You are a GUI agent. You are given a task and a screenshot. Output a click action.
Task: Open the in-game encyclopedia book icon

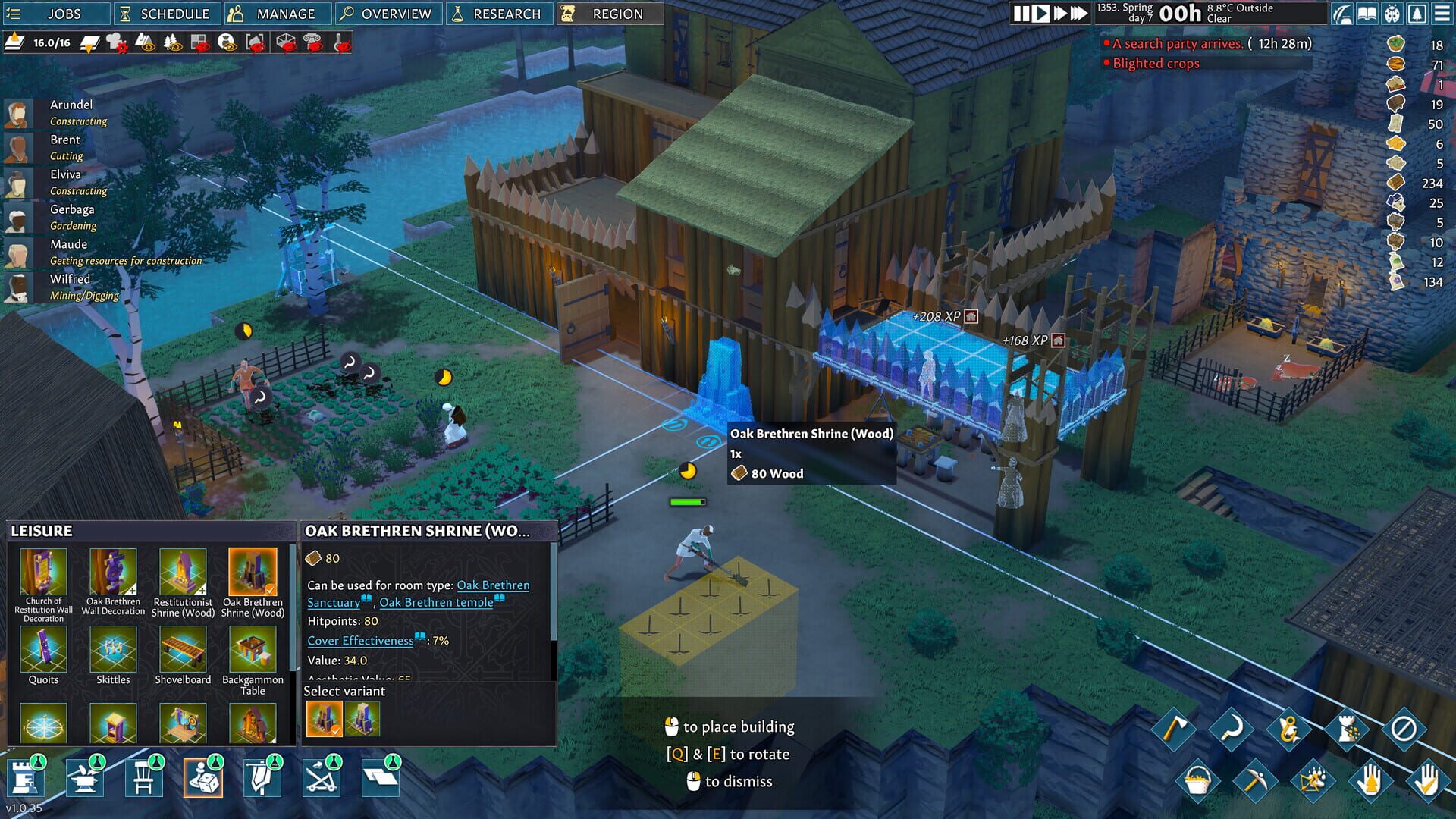tap(1367, 14)
